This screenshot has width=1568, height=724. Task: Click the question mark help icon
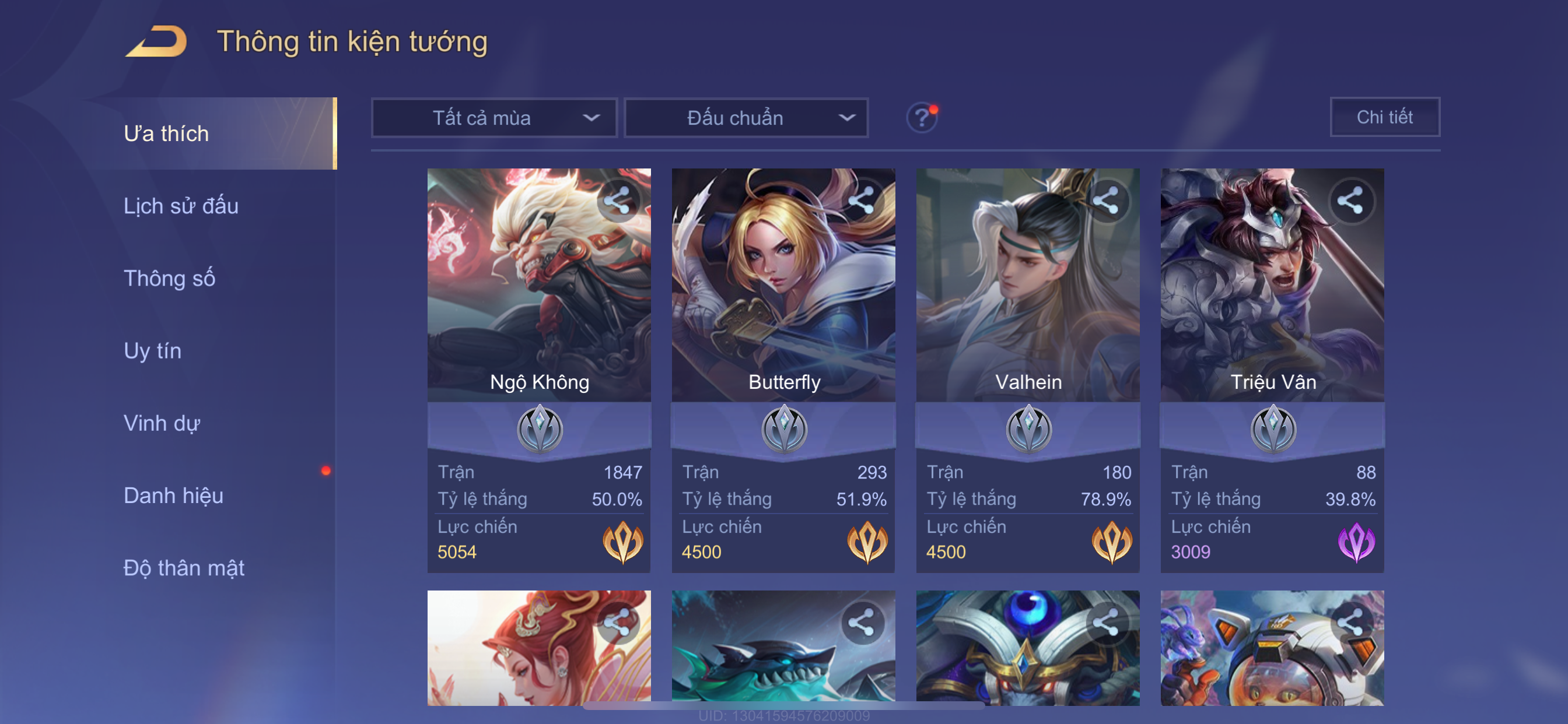922,117
